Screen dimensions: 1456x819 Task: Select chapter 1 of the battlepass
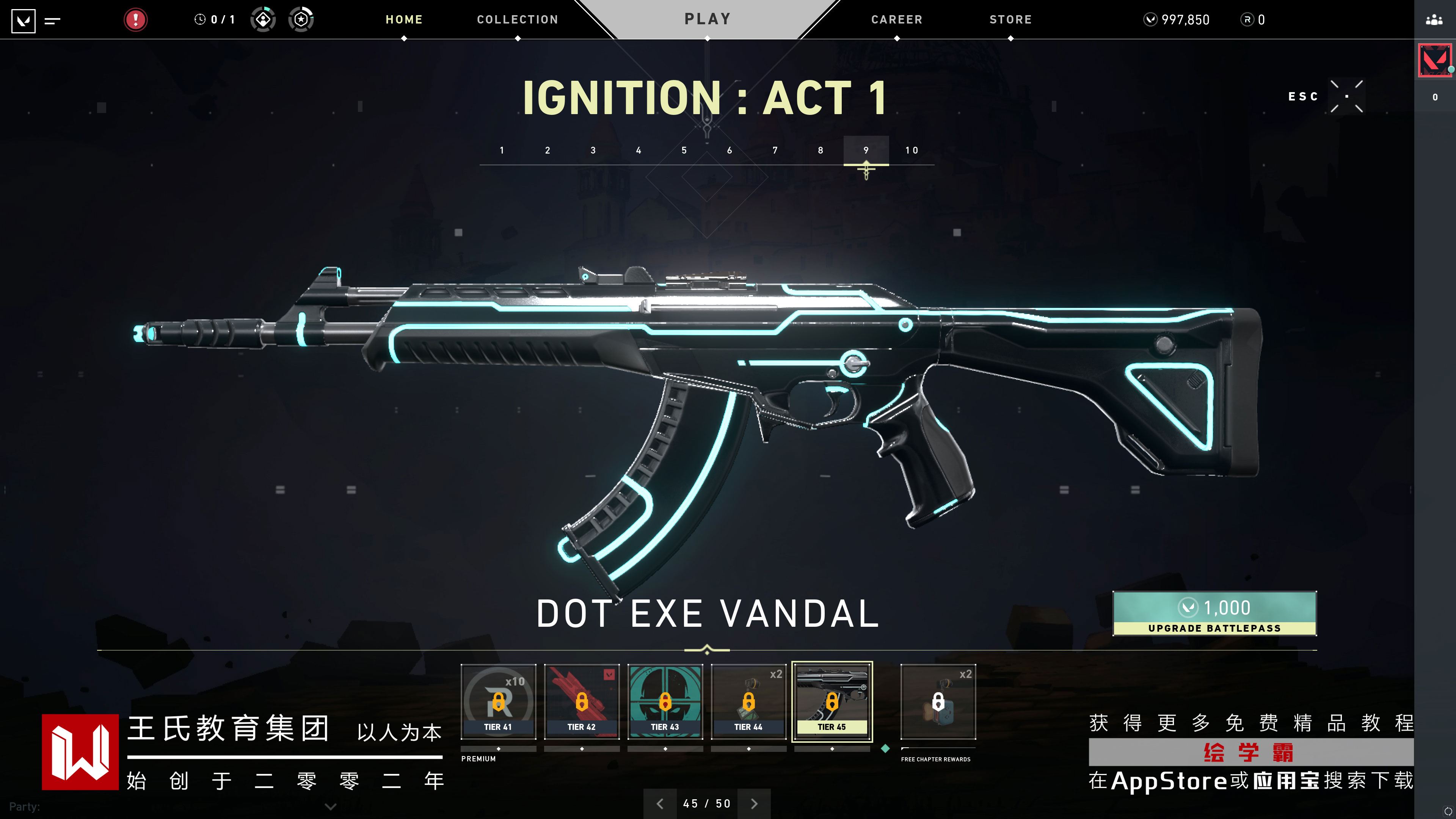click(502, 151)
